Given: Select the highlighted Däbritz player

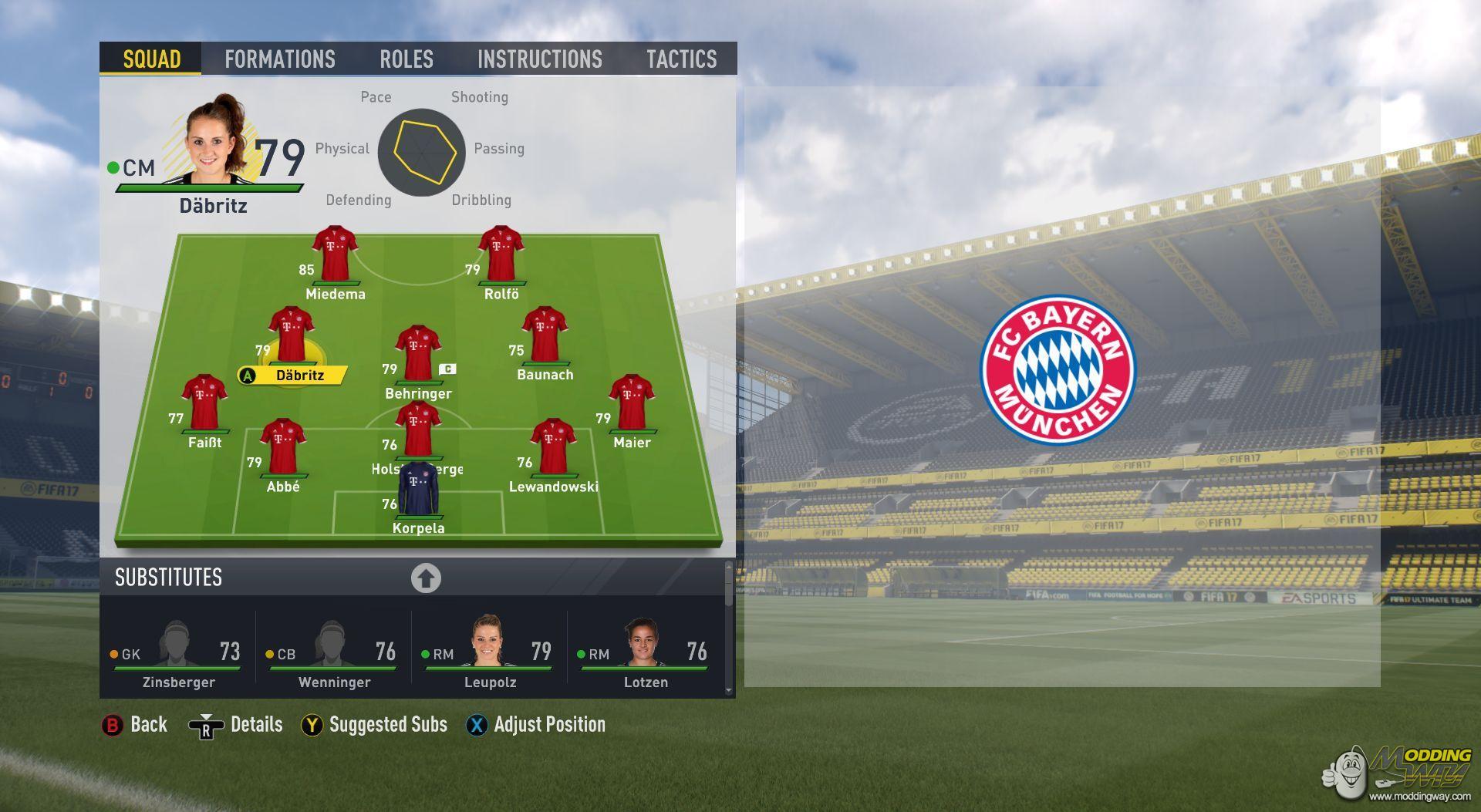Looking at the screenshot, I should (291, 339).
